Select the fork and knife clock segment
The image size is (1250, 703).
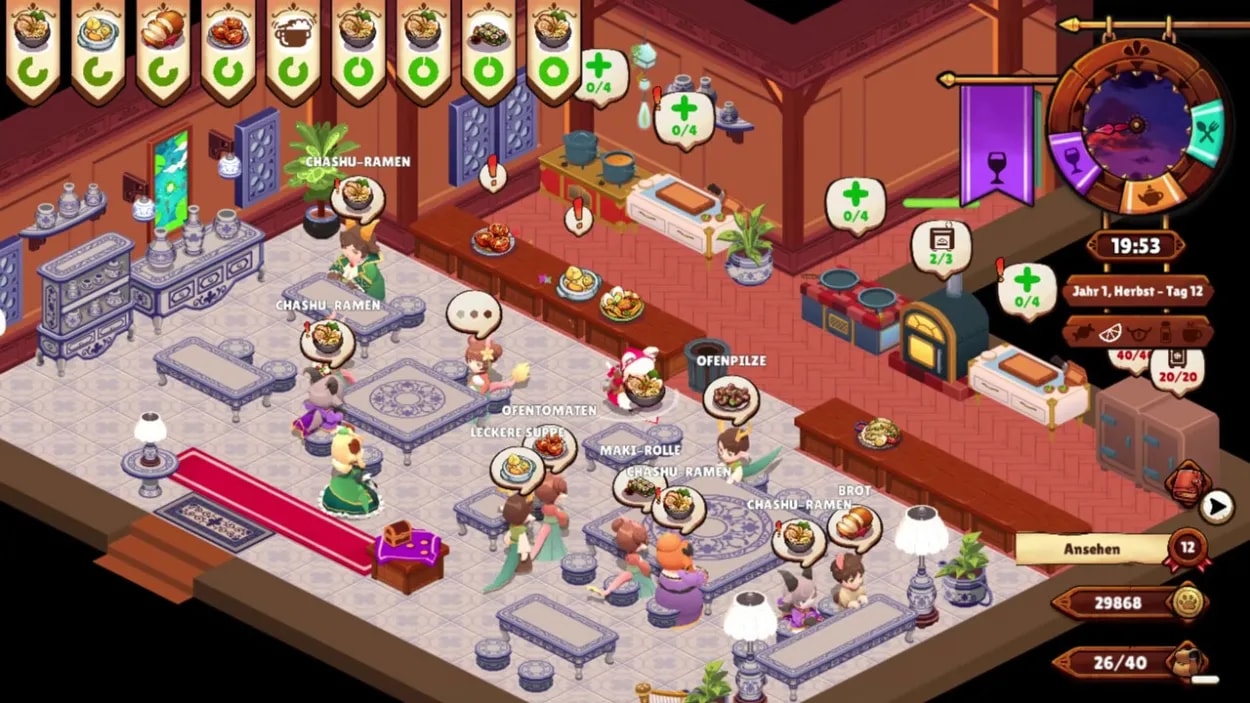[1207, 132]
